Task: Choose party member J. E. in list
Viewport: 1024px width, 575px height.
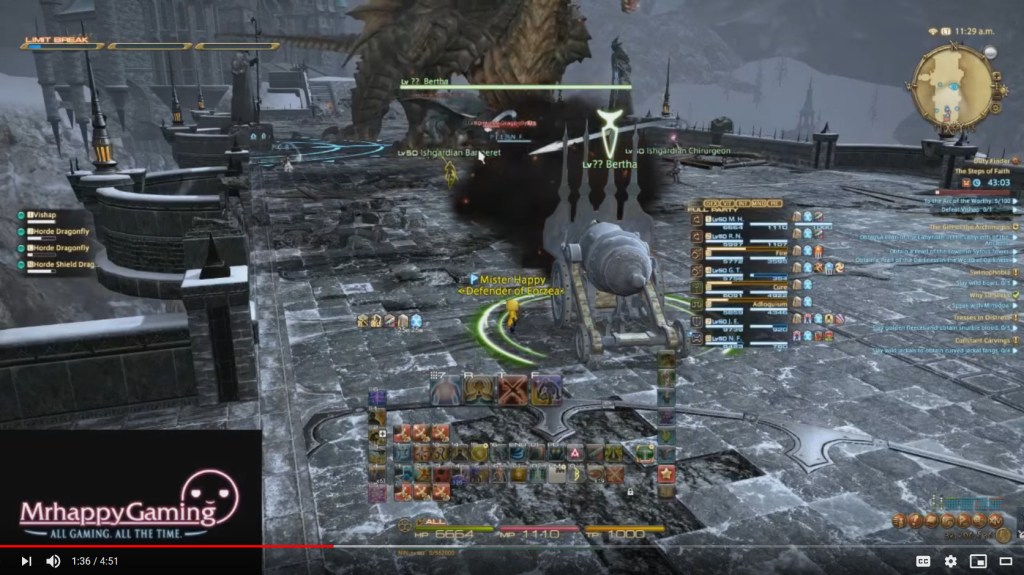Action: [x=740, y=319]
